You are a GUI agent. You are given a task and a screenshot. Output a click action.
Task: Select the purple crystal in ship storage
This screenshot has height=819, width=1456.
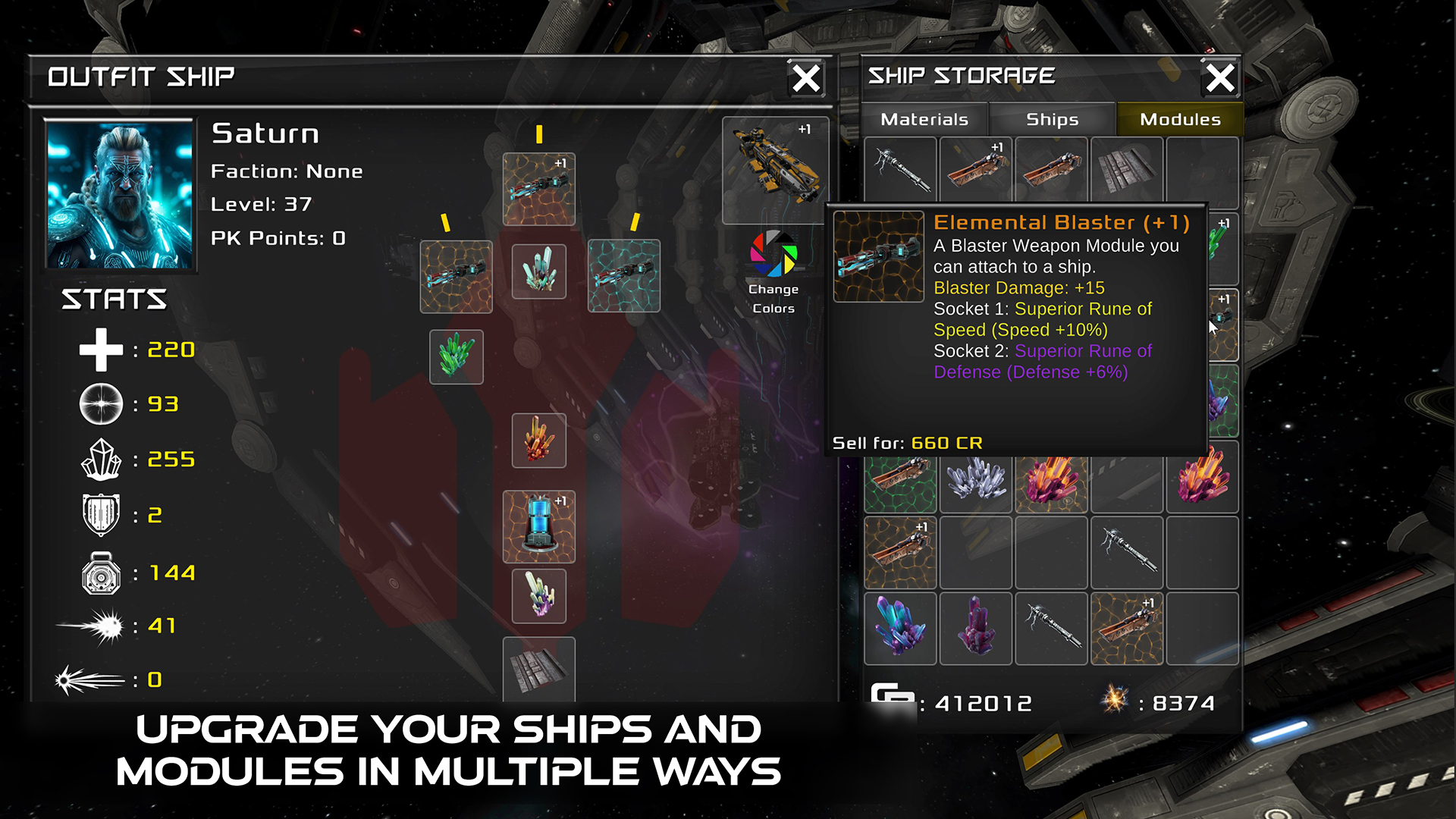click(977, 628)
